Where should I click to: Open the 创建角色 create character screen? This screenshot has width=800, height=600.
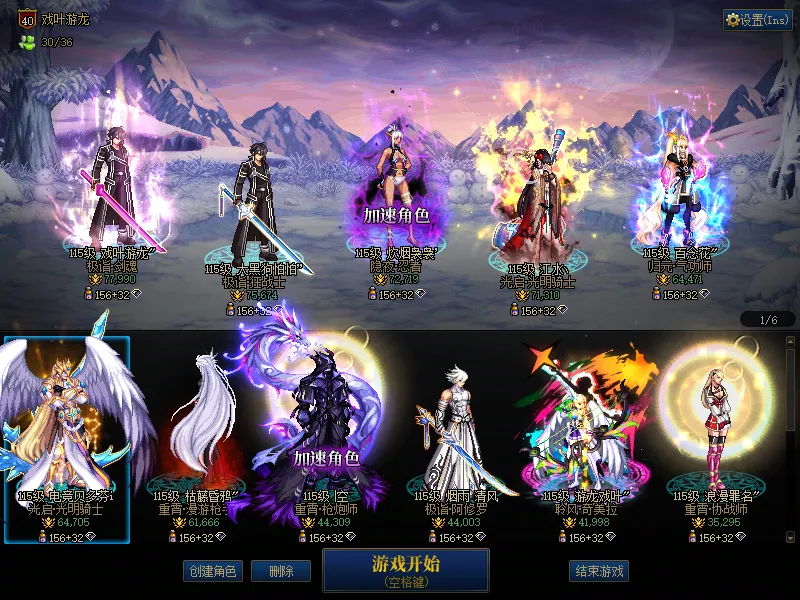(x=211, y=571)
